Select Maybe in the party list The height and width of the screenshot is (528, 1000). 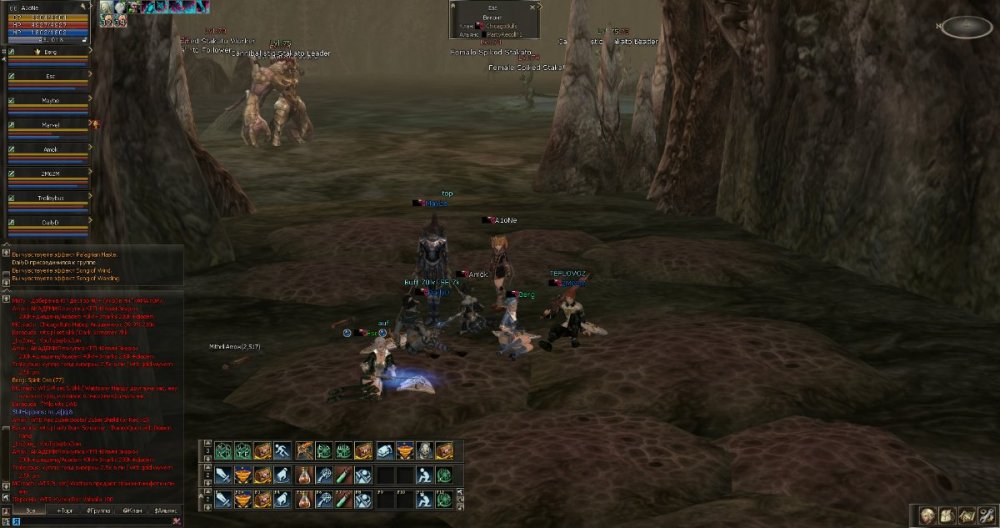(x=50, y=100)
